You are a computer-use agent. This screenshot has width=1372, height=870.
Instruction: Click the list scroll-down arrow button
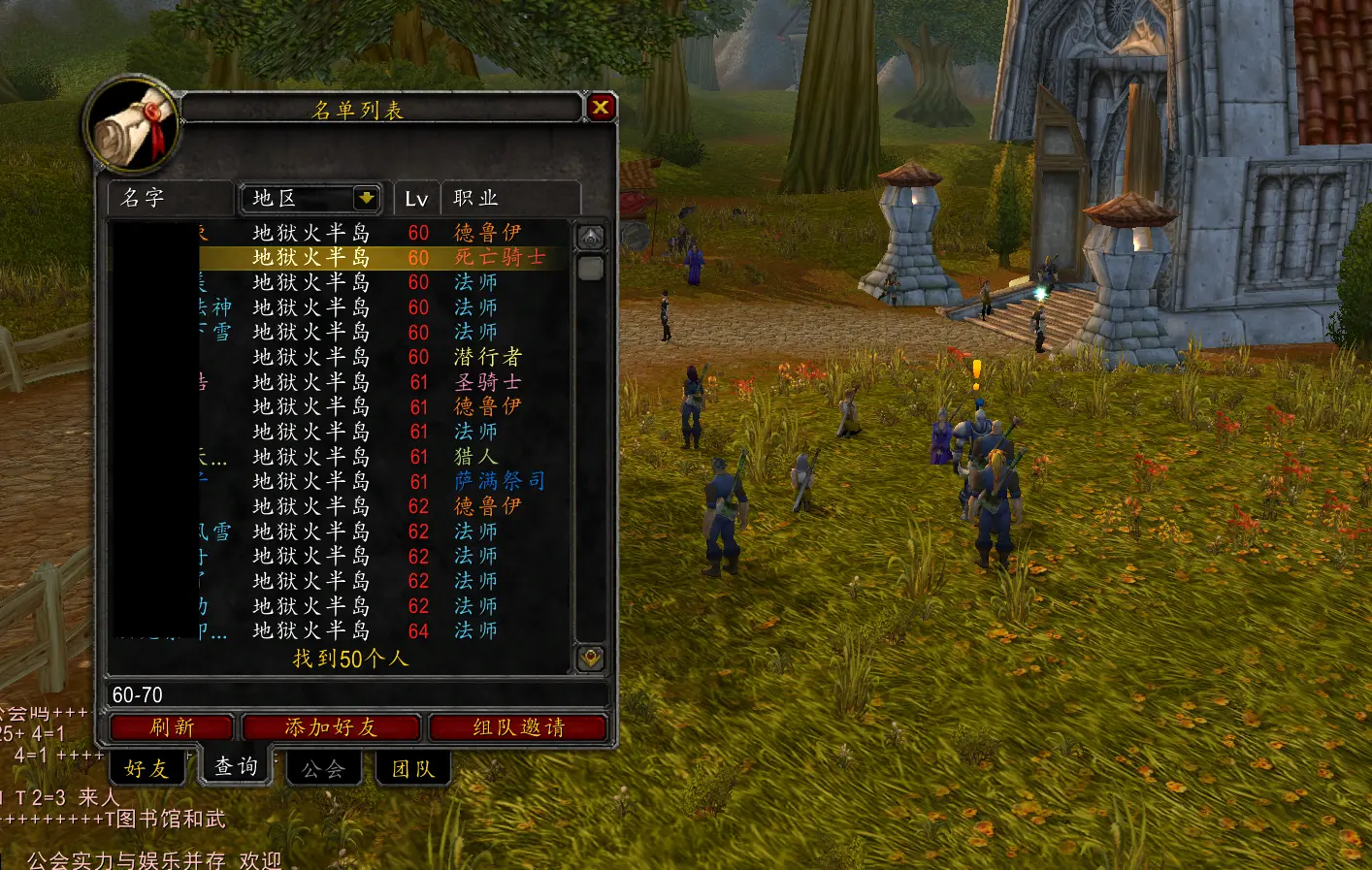[590, 659]
